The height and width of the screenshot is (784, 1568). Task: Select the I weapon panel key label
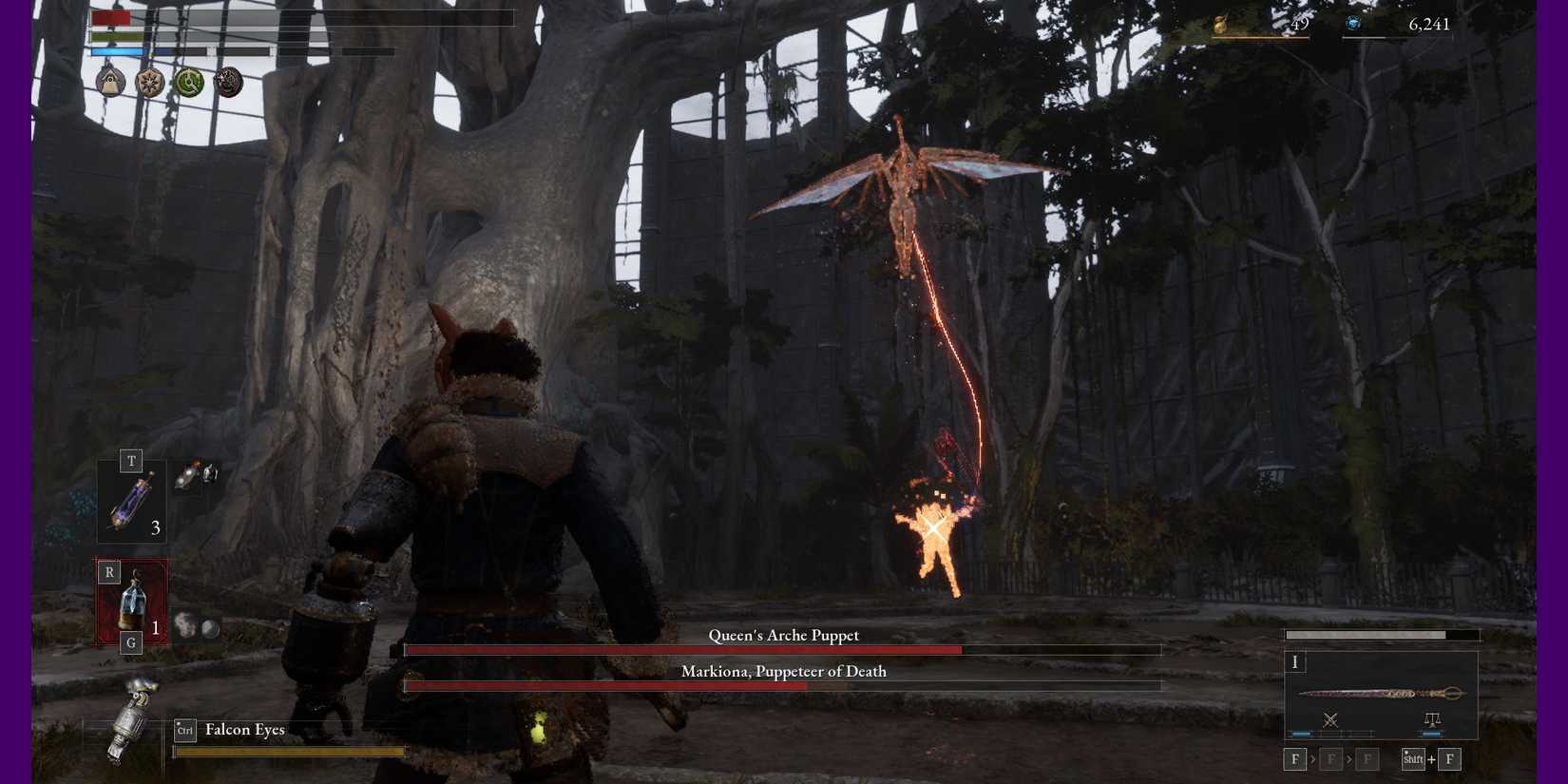pyautogui.click(x=1295, y=662)
